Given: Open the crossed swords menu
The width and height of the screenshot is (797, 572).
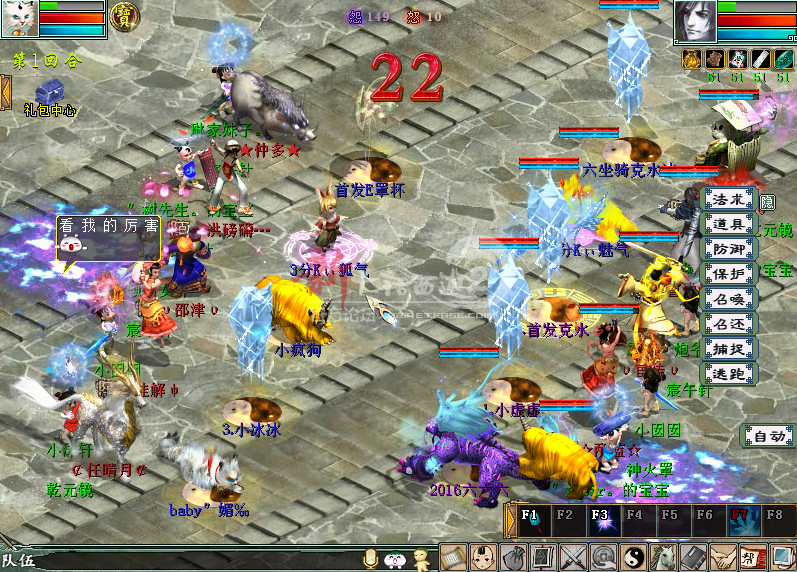Looking at the screenshot, I should coord(574,557).
